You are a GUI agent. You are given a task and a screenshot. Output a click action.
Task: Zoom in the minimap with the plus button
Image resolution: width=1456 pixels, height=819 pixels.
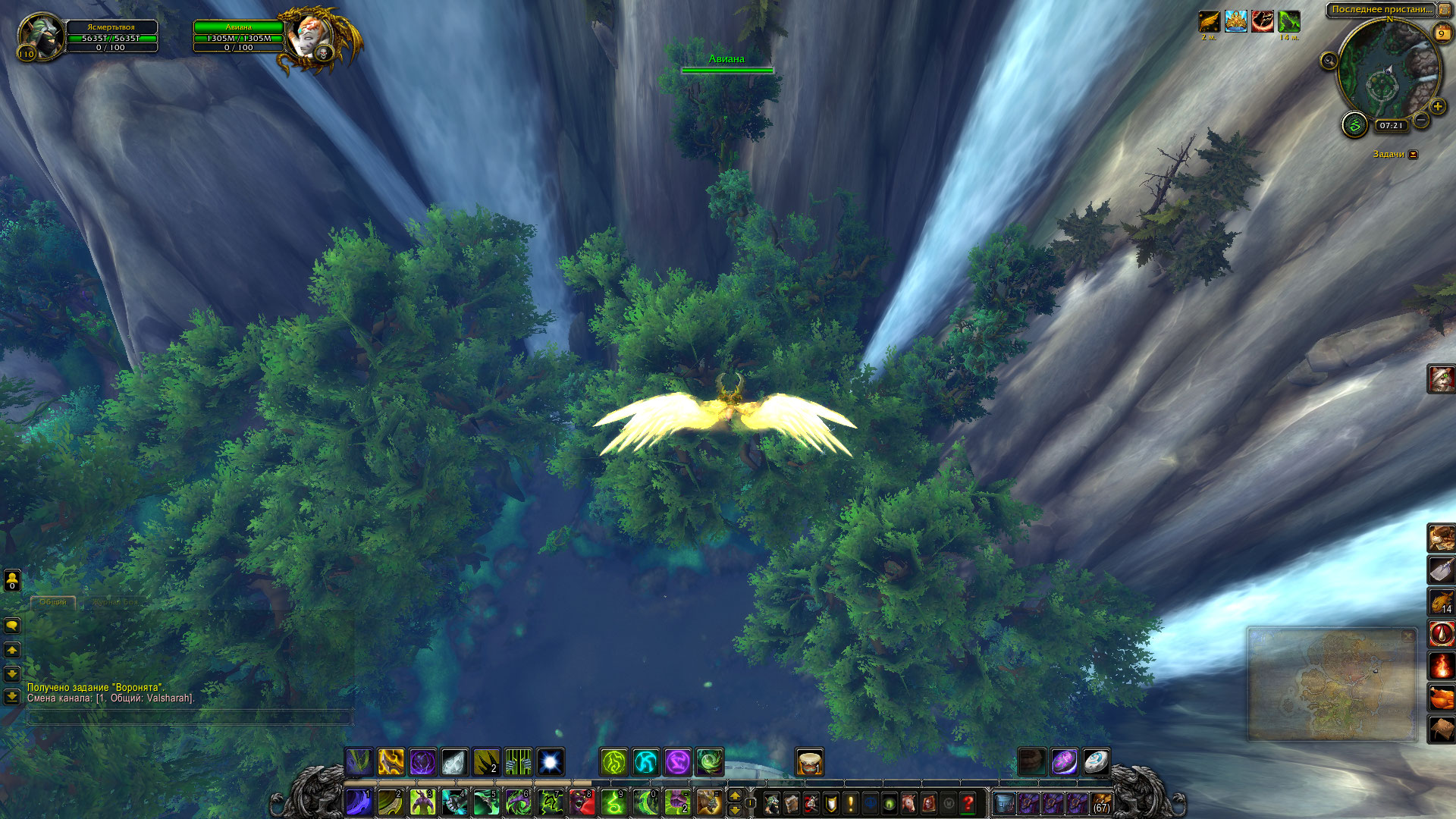pos(1437,107)
